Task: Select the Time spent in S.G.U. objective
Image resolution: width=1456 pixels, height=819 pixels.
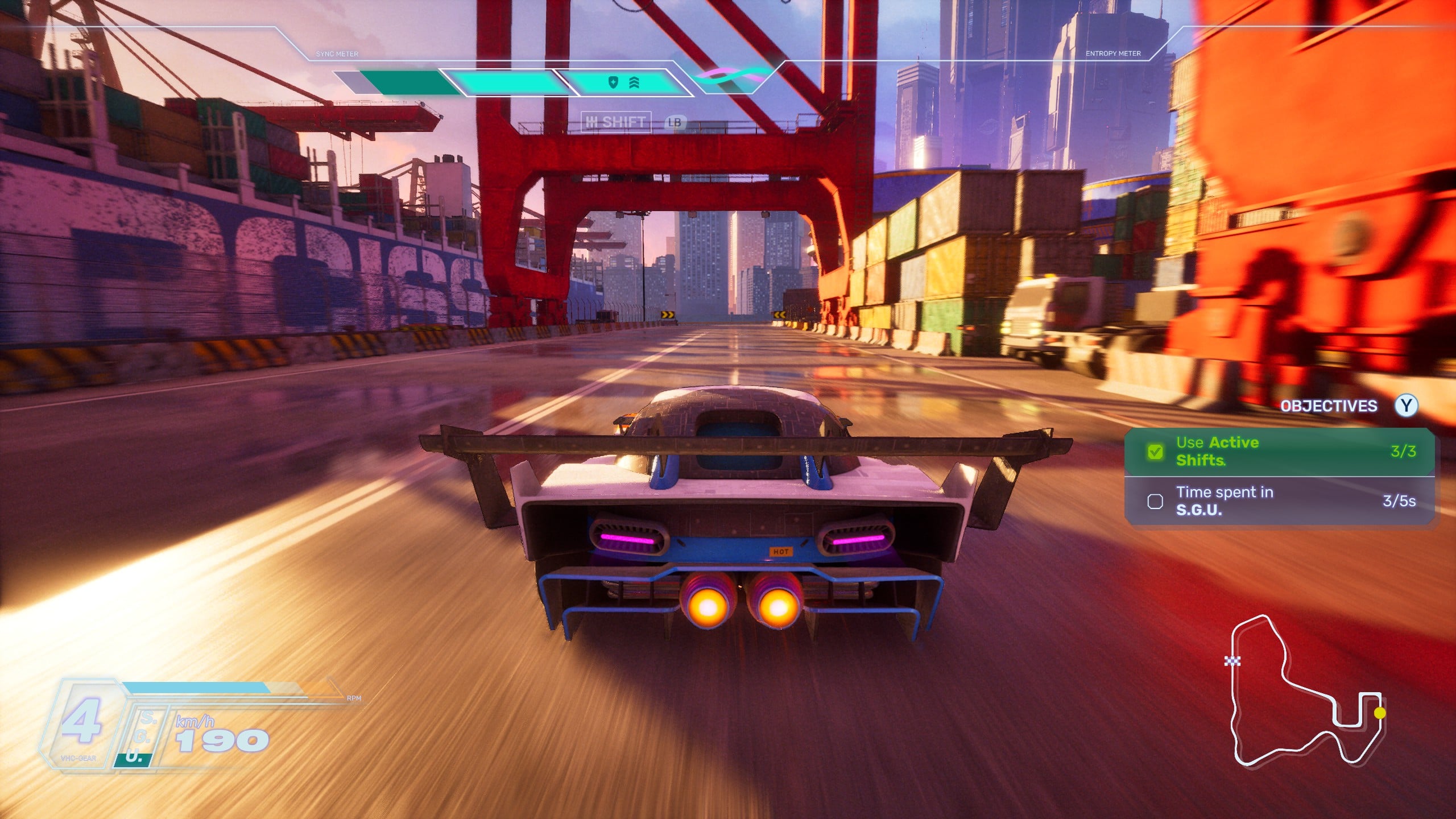Action: point(1279,501)
